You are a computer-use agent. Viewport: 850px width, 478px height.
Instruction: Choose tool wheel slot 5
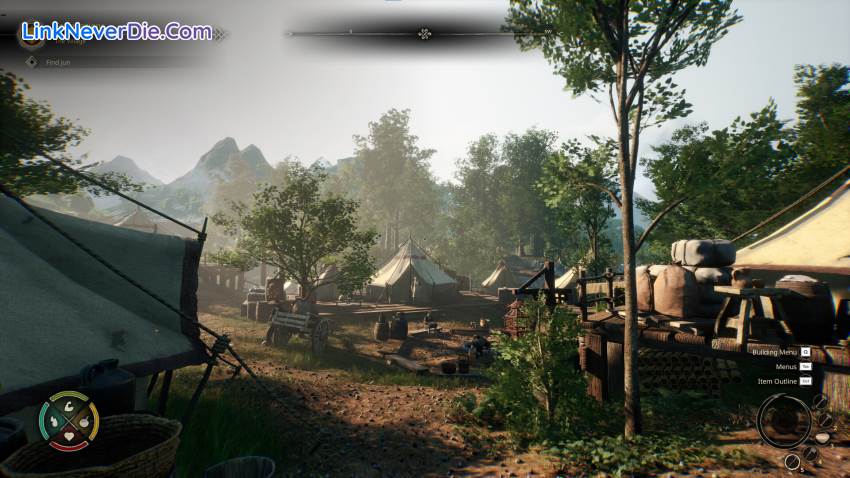(792, 461)
